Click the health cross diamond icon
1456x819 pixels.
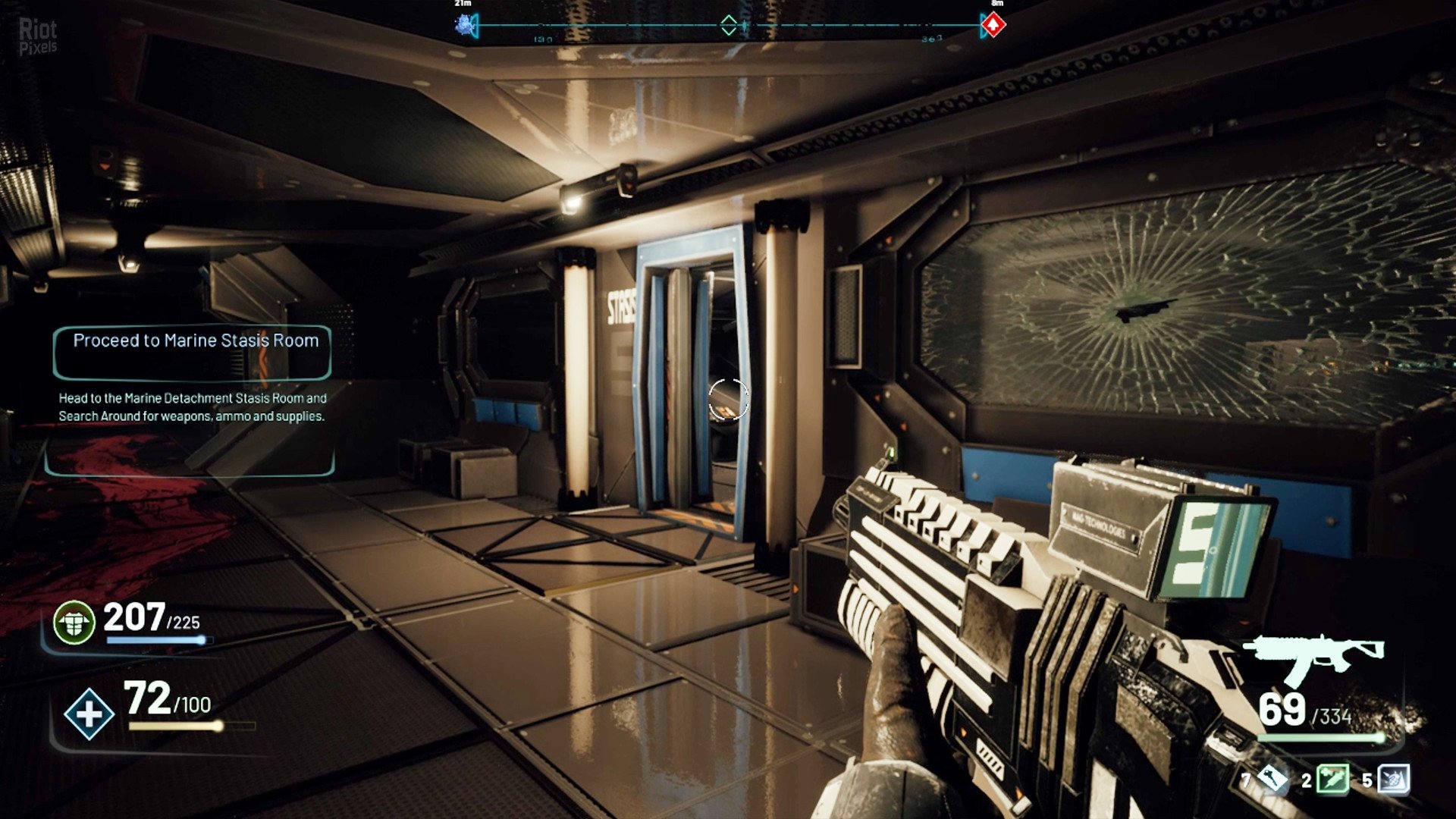pos(89,714)
